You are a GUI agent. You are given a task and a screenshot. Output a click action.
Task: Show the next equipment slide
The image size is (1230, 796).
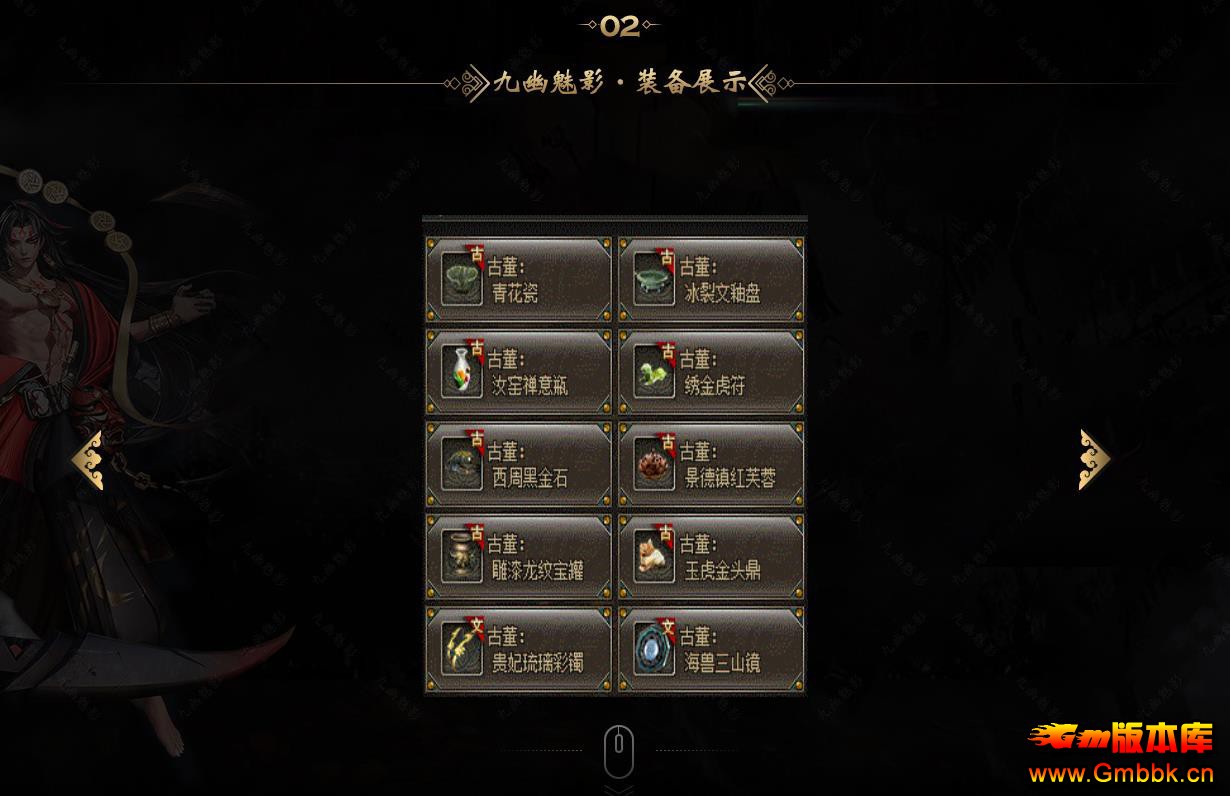click(1094, 460)
